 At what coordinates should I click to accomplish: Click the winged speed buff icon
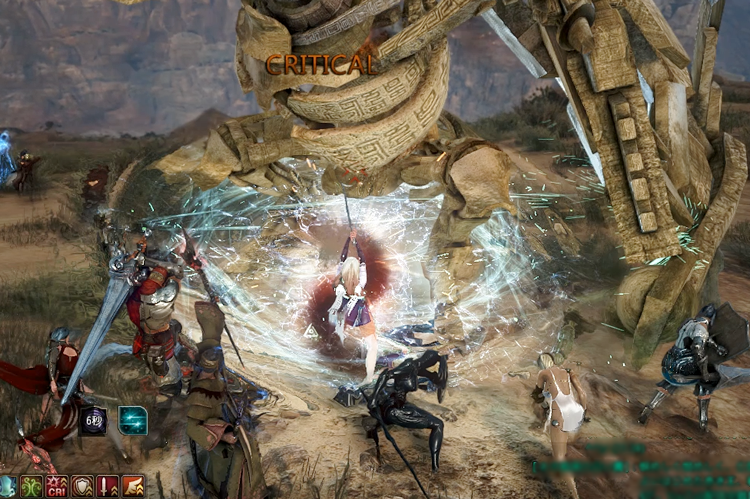click(132, 488)
